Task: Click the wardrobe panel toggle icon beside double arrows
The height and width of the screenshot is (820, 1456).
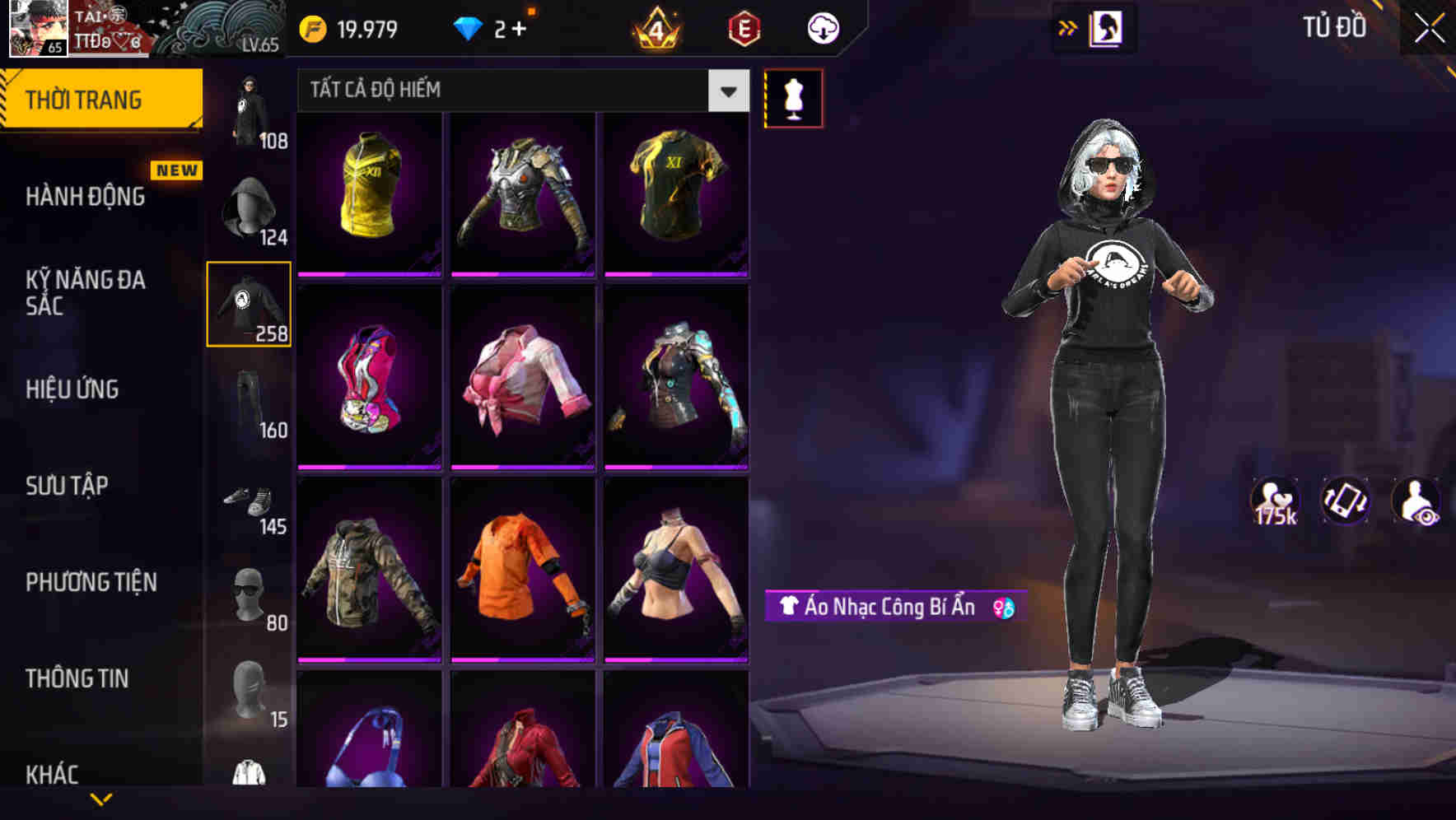Action: click(x=1105, y=27)
